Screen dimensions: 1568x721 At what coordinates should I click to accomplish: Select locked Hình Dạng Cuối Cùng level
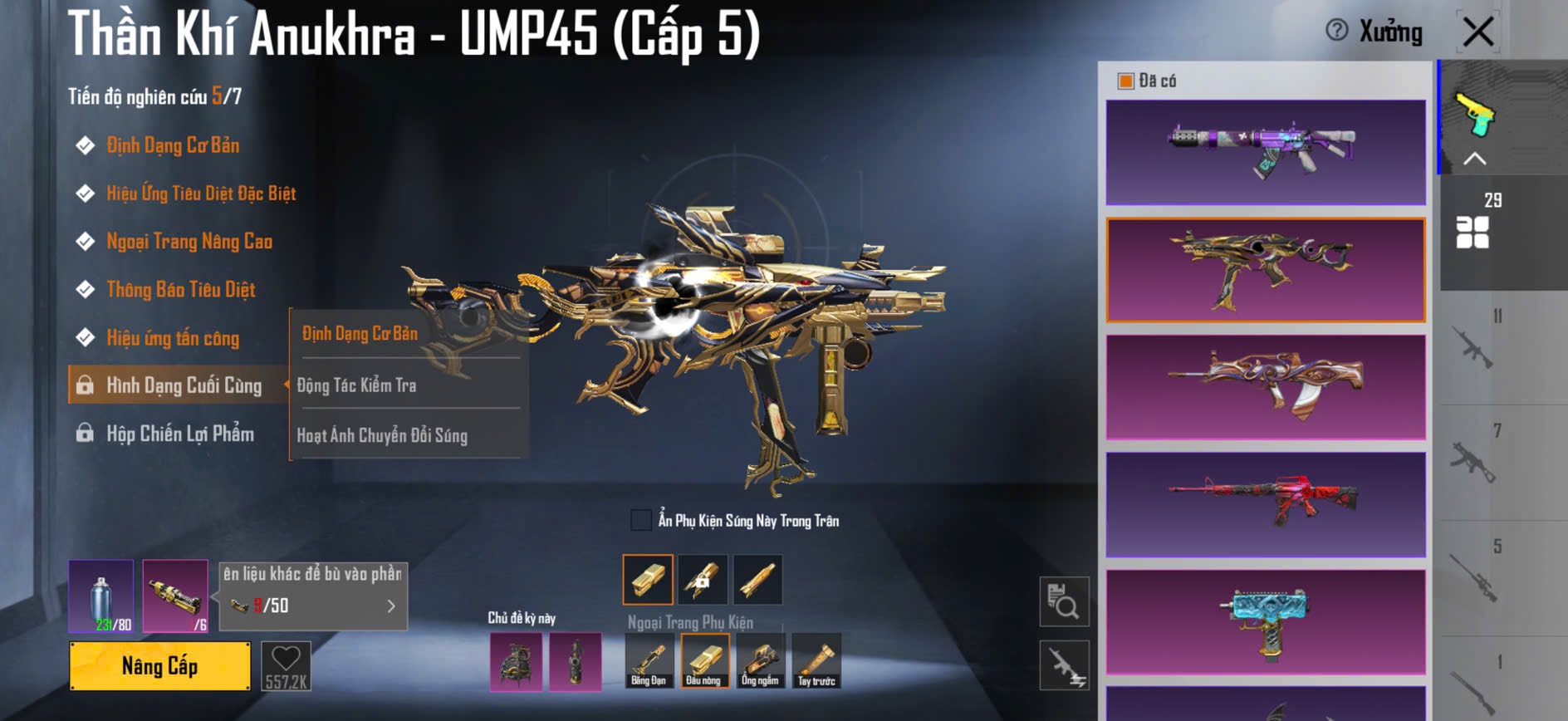pyautogui.click(x=183, y=385)
